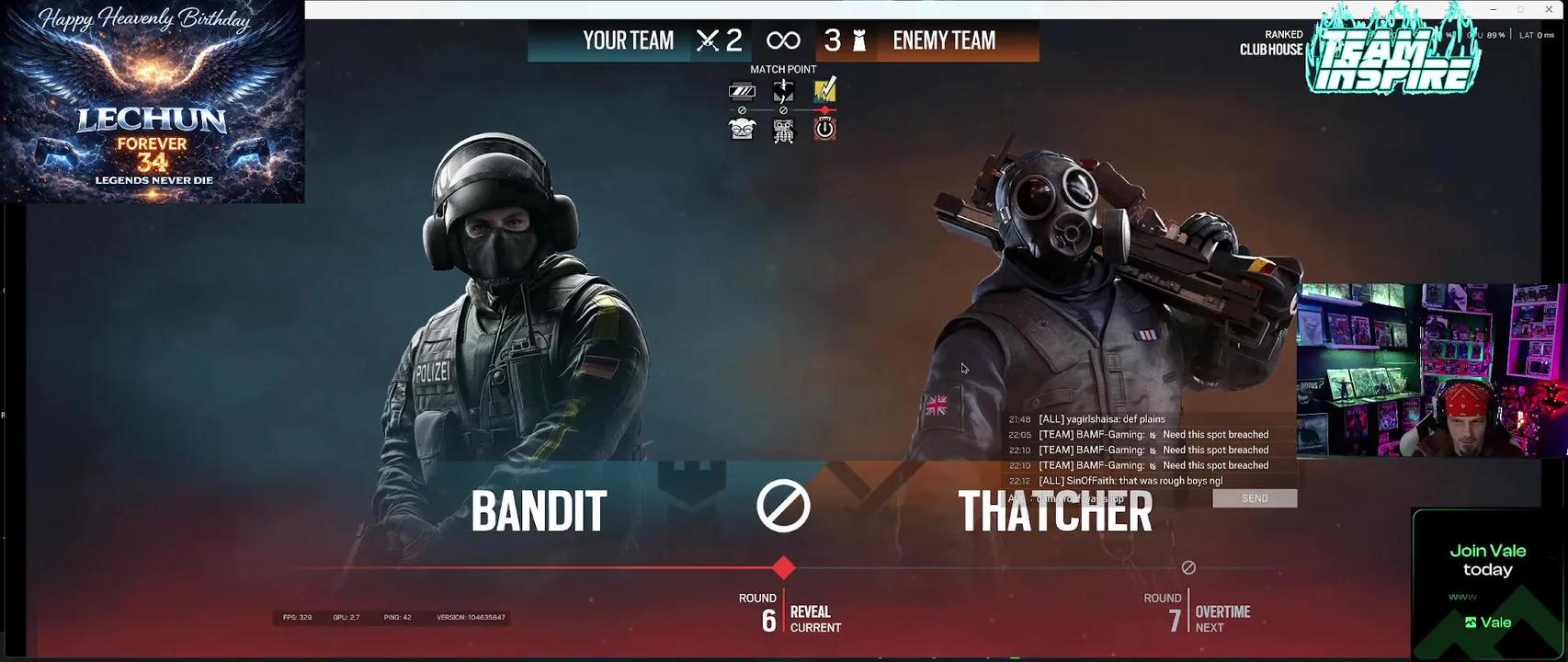The height and width of the screenshot is (662, 1568).
Task: Click the Join Vale today link
Action: click(x=1487, y=559)
